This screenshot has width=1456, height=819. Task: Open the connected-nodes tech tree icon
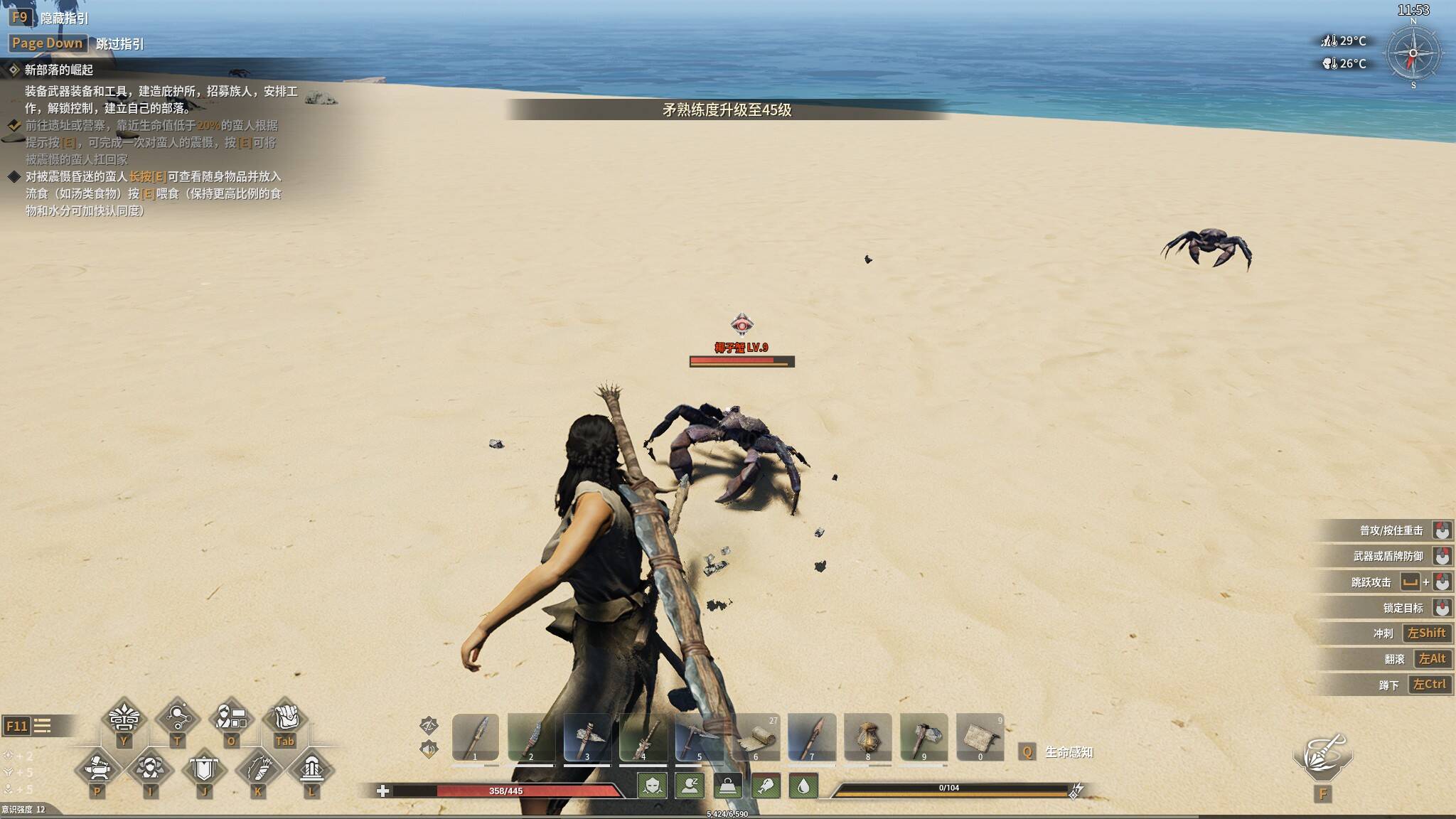[x=177, y=719]
